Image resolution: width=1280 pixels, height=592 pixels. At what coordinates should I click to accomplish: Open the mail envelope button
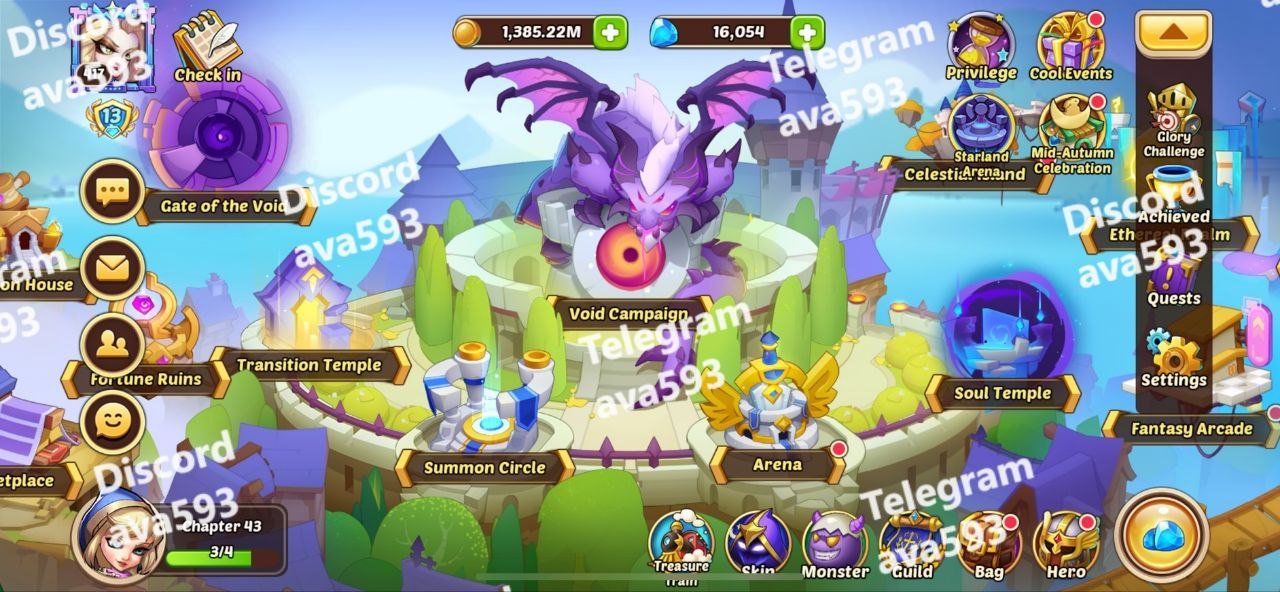pos(112,268)
